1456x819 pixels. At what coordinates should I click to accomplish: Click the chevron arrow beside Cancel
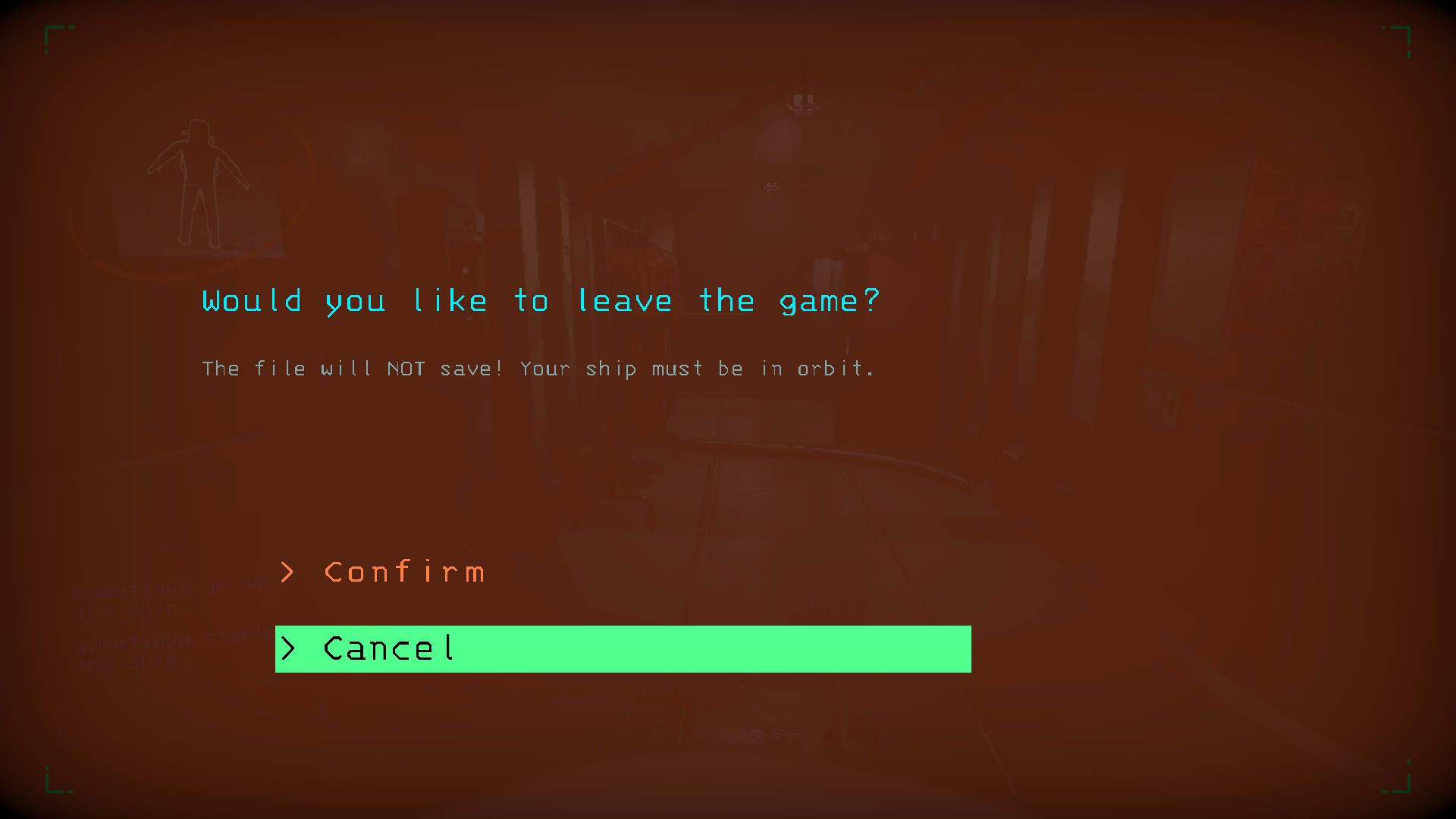pyautogui.click(x=289, y=649)
